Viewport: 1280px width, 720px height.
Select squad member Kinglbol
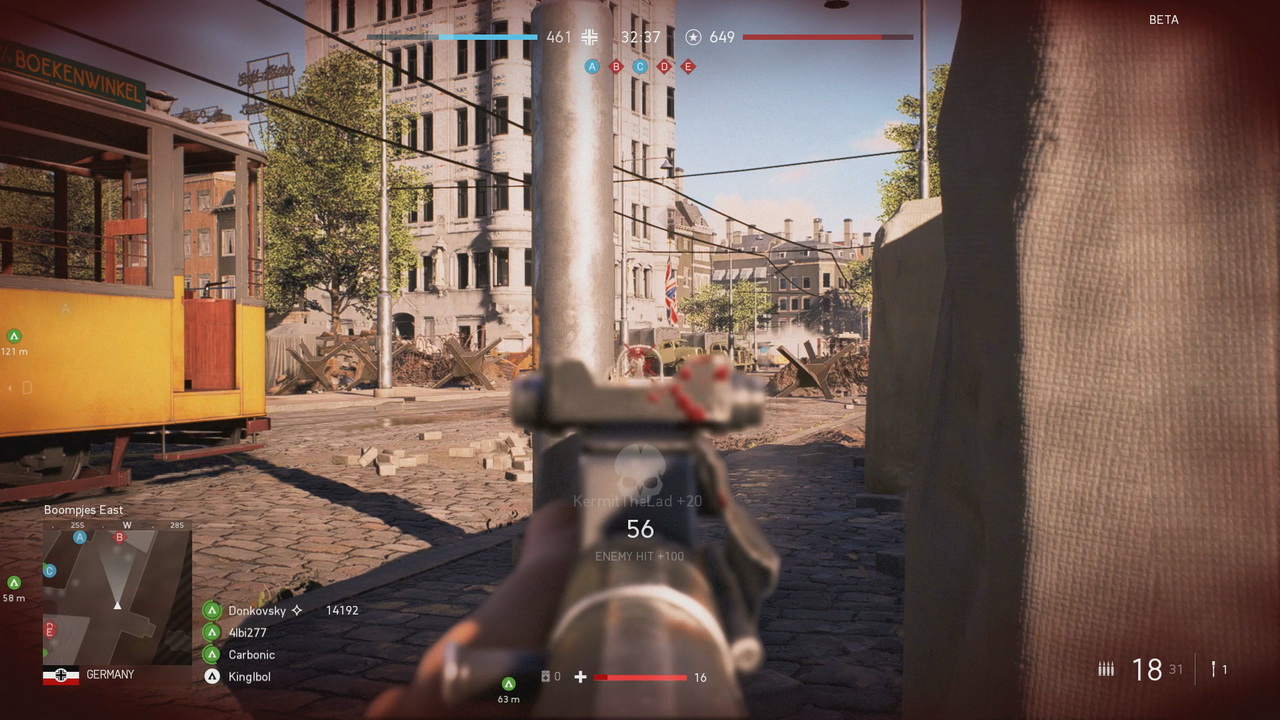tap(249, 677)
